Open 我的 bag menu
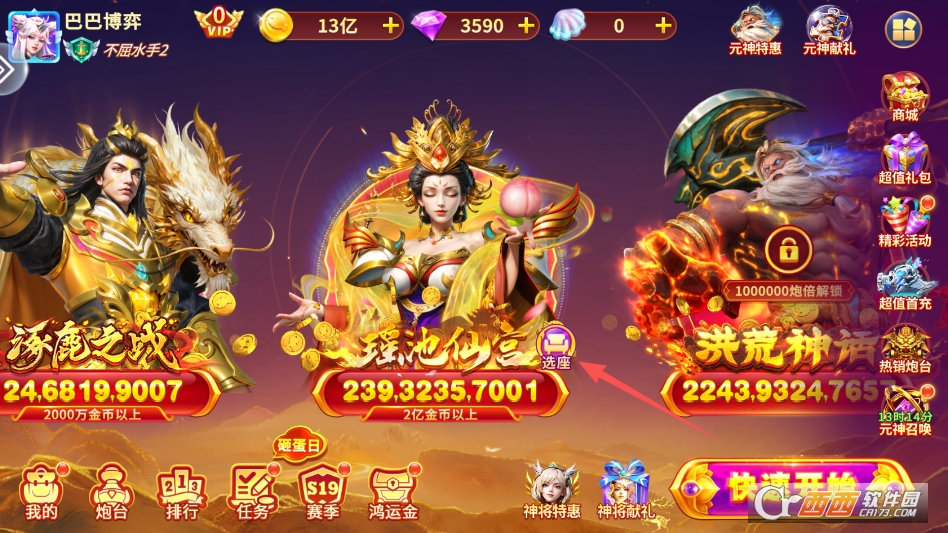The height and width of the screenshot is (533, 948). tap(42, 492)
